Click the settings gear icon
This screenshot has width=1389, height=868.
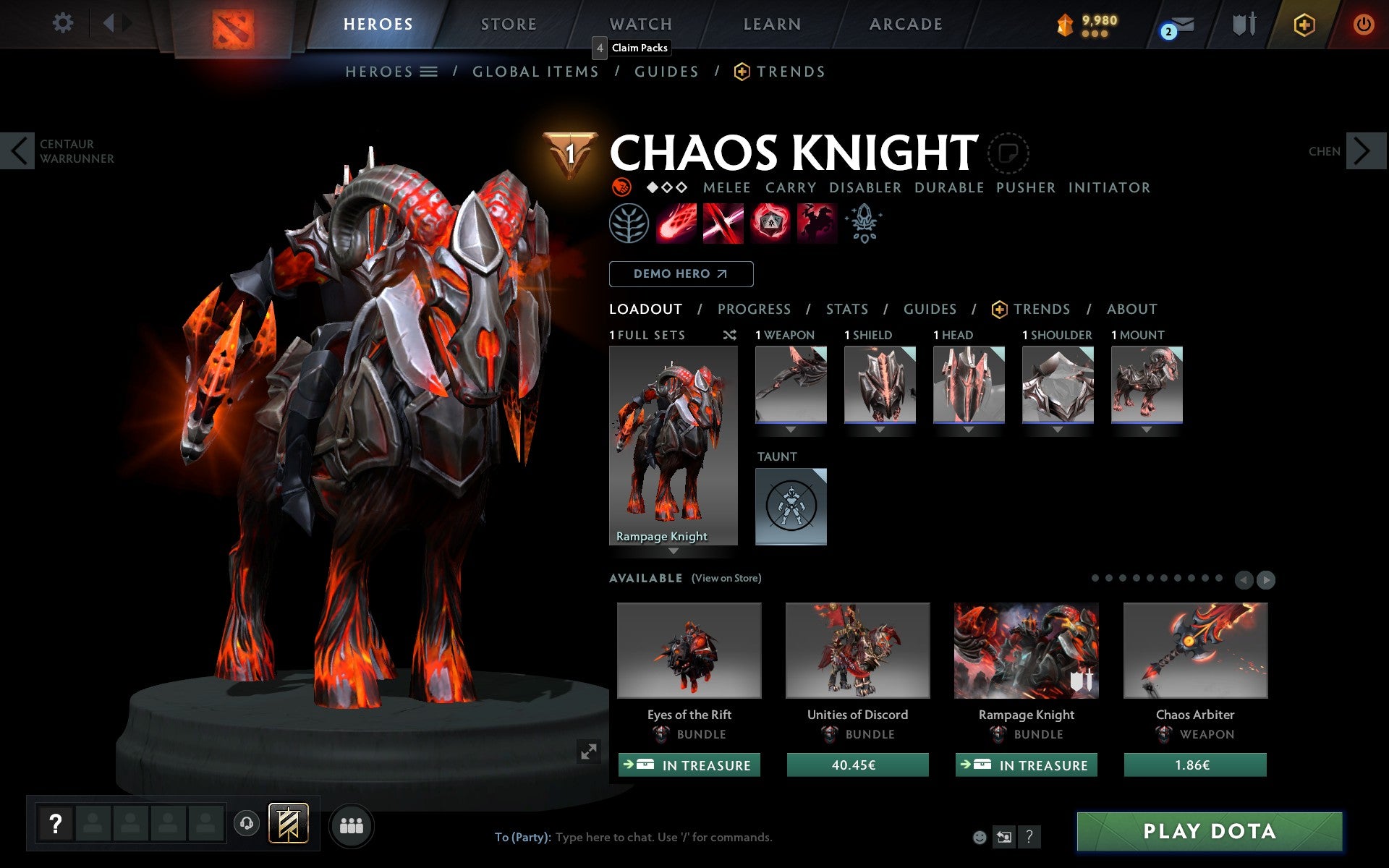64,24
